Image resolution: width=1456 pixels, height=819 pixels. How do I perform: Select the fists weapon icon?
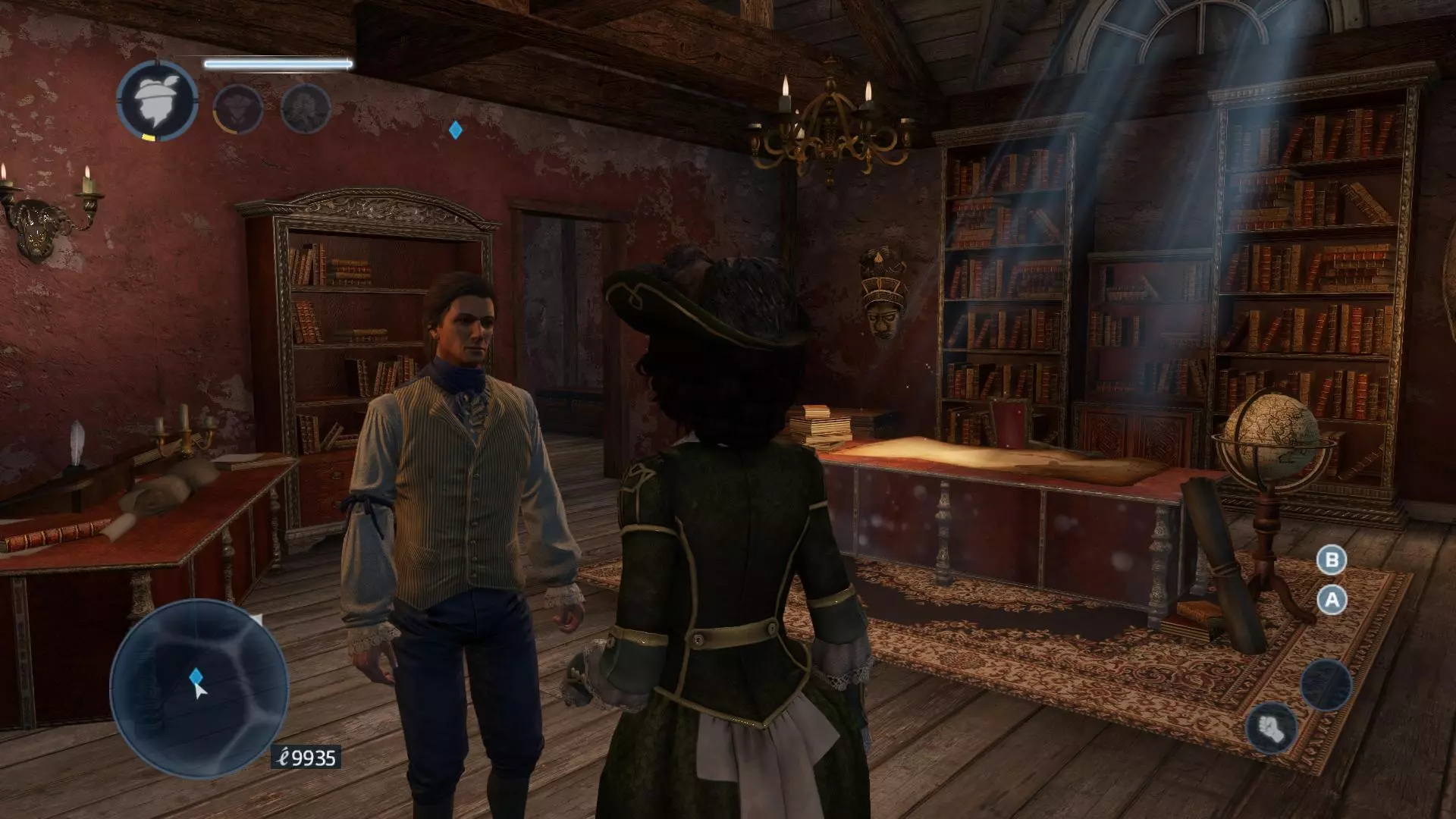(1271, 728)
